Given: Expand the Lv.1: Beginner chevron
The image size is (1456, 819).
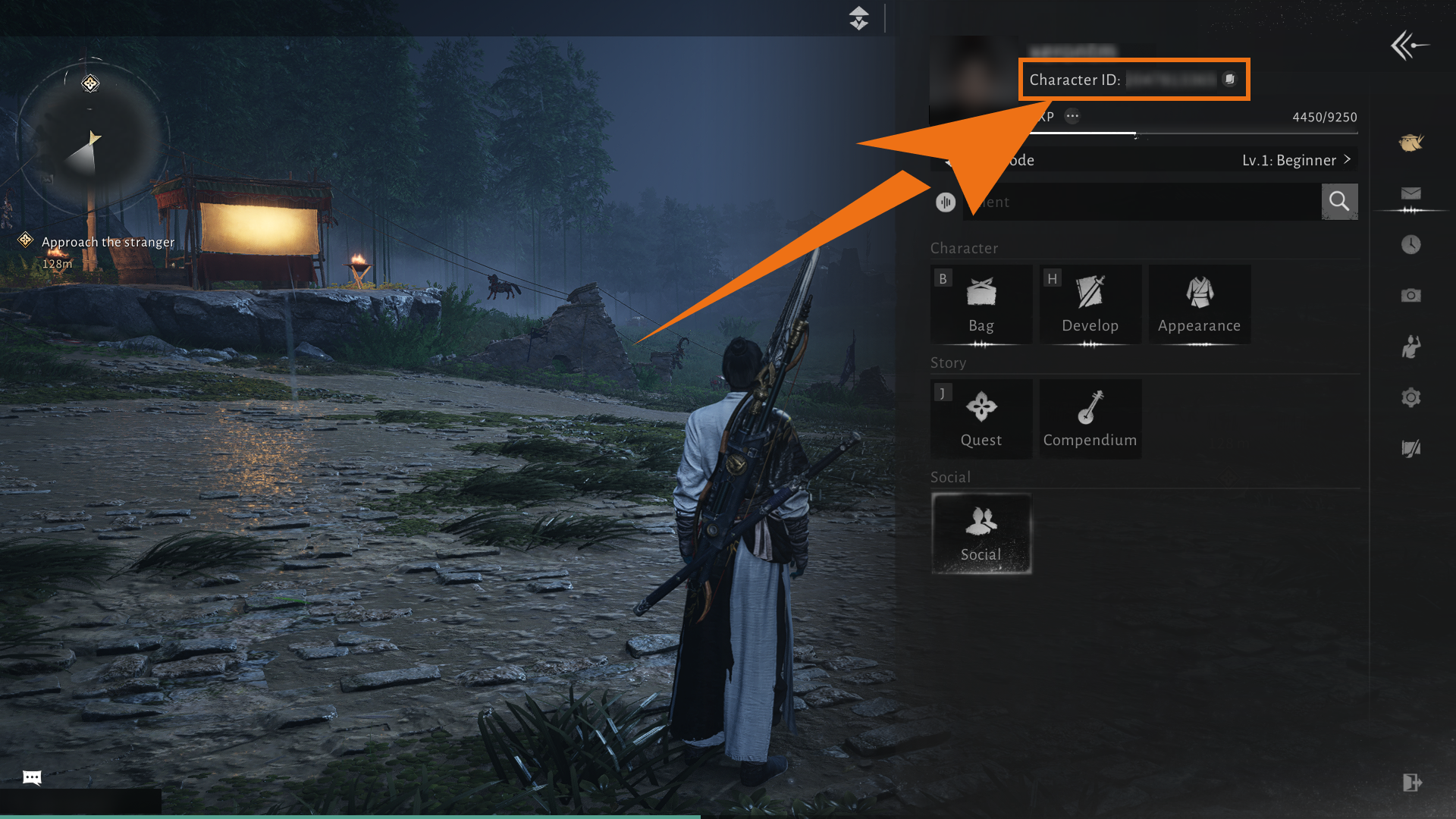Looking at the screenshot, I should click(x=1348, y=160).
